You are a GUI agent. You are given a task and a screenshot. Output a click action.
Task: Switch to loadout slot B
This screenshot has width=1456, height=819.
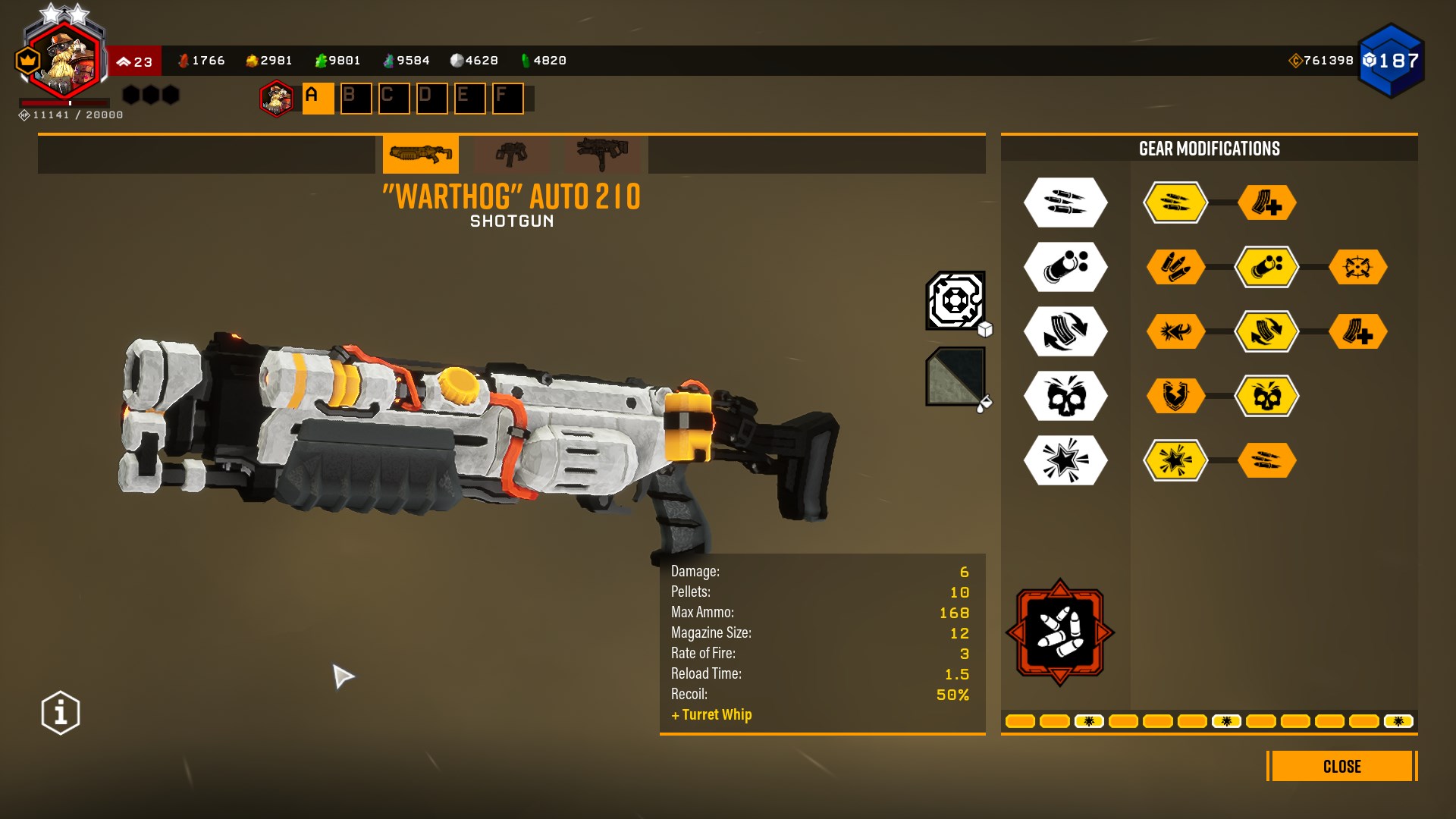[356, 99]
